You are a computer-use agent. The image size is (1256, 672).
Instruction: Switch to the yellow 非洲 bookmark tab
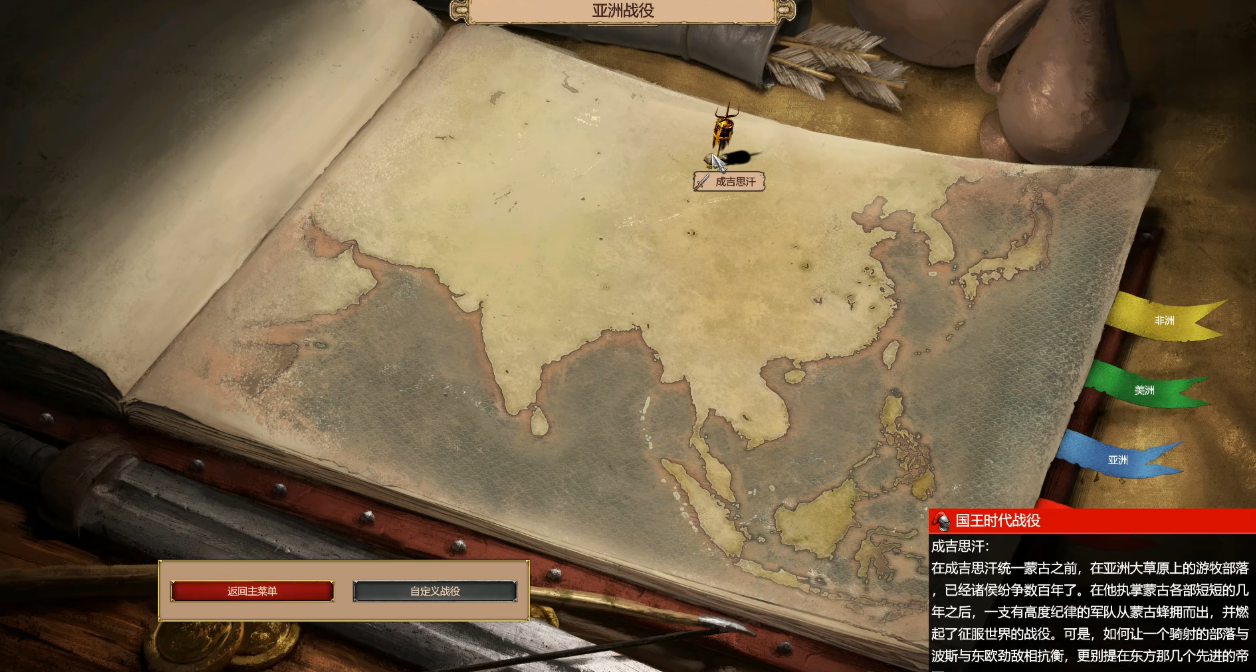pyautogui.click(x=1164, y=321)
